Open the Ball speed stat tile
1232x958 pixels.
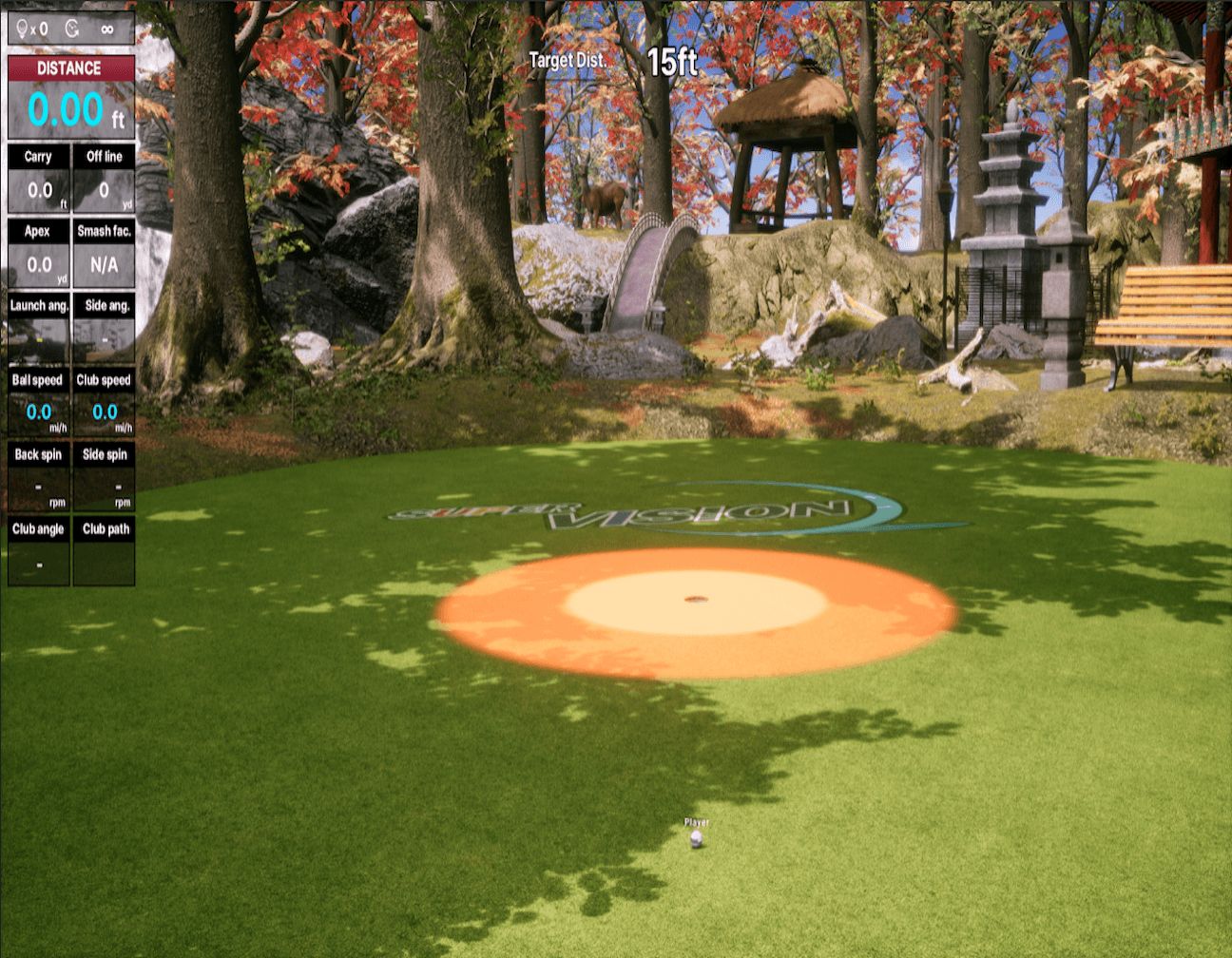pyautogui.click(x=38, y=401)
